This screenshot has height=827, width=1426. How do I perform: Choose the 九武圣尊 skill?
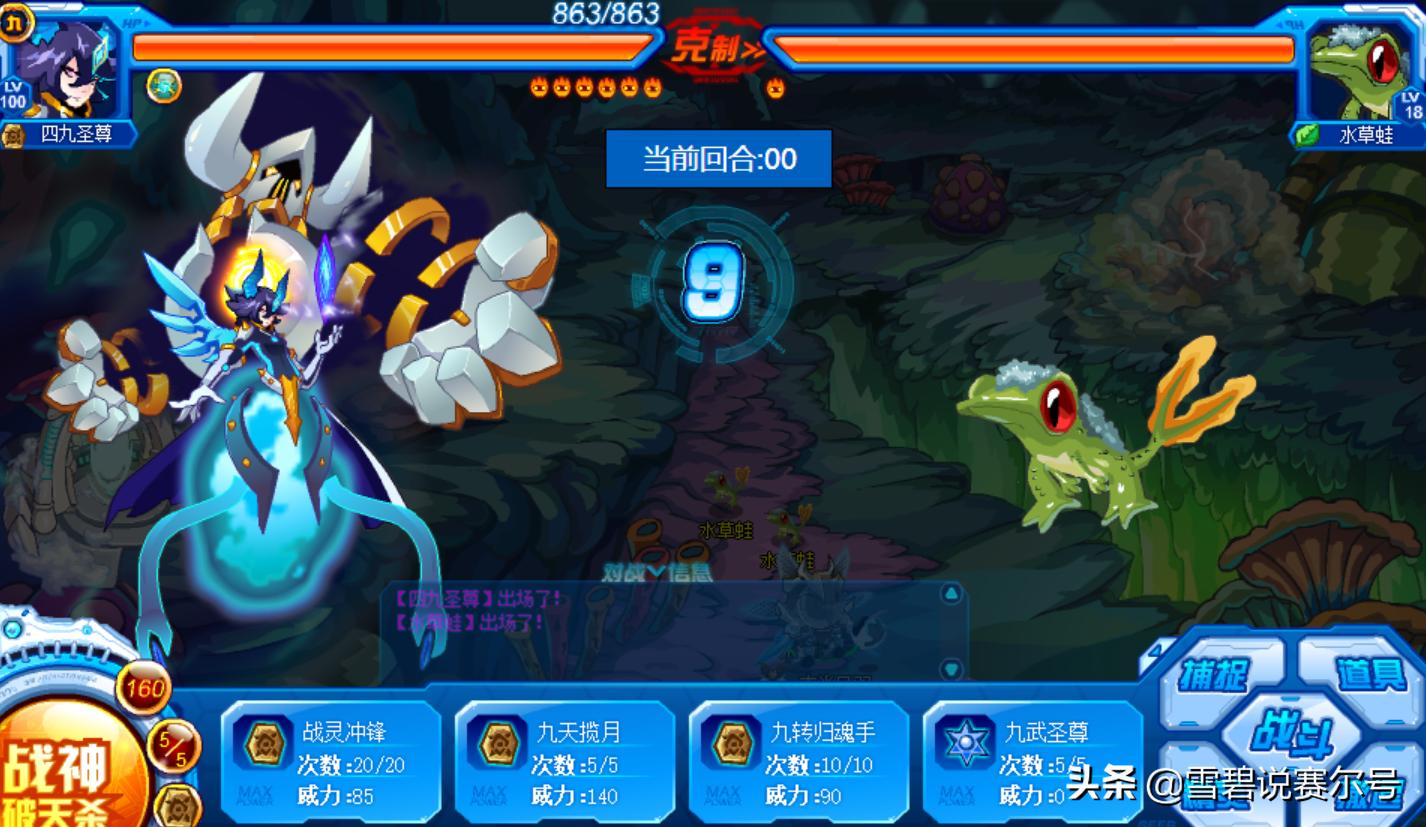point(1032,764)
